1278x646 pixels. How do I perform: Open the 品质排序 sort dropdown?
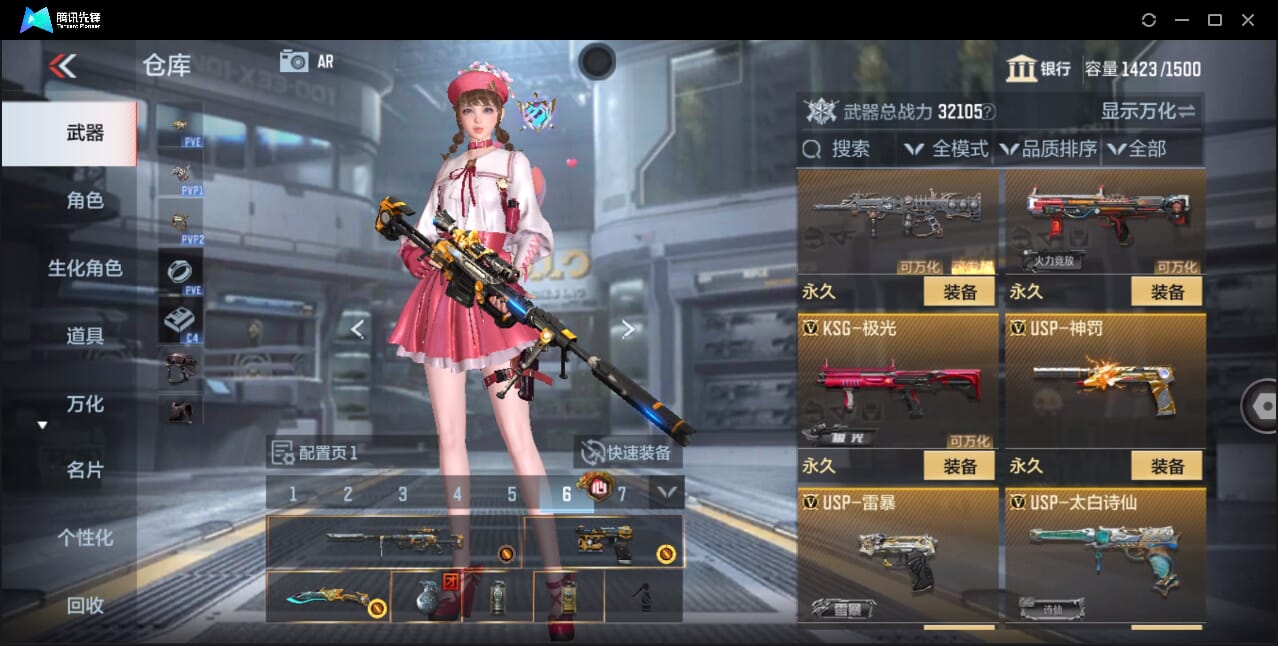click(1048, 149)
